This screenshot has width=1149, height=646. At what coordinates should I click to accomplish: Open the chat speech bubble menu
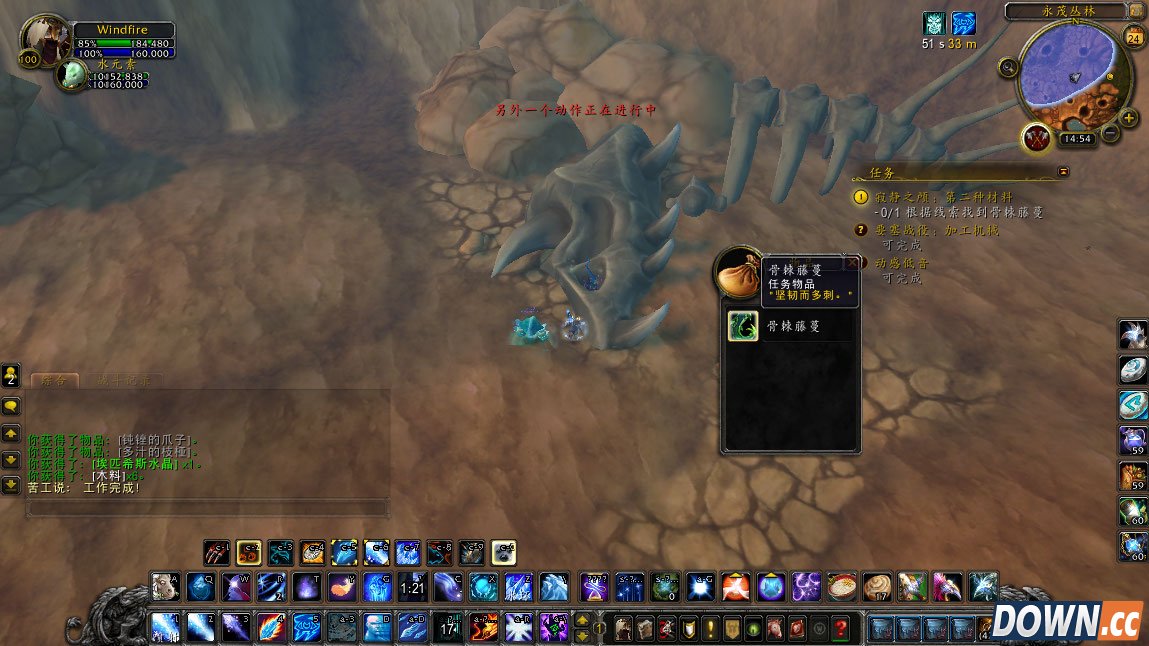coord(11,406)
